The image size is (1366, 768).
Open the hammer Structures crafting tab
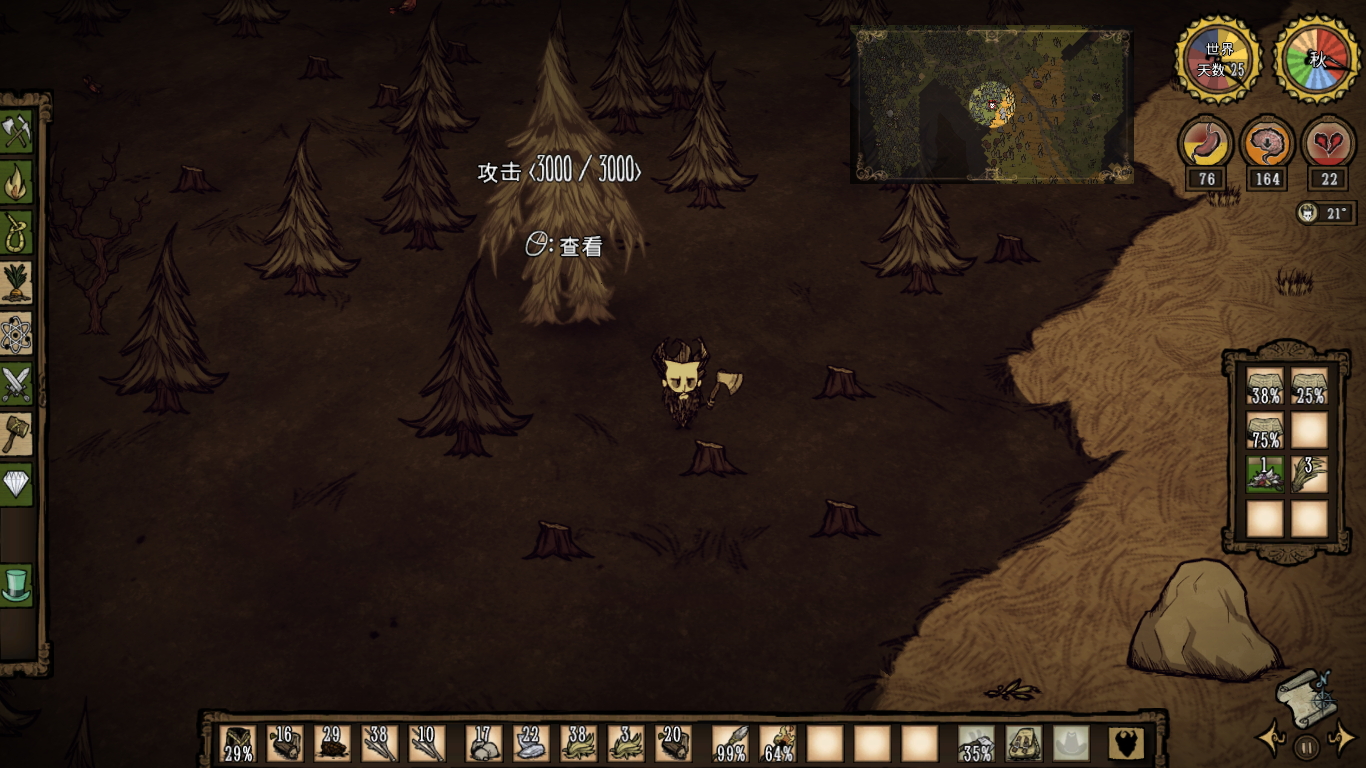(x=17, y=435)
